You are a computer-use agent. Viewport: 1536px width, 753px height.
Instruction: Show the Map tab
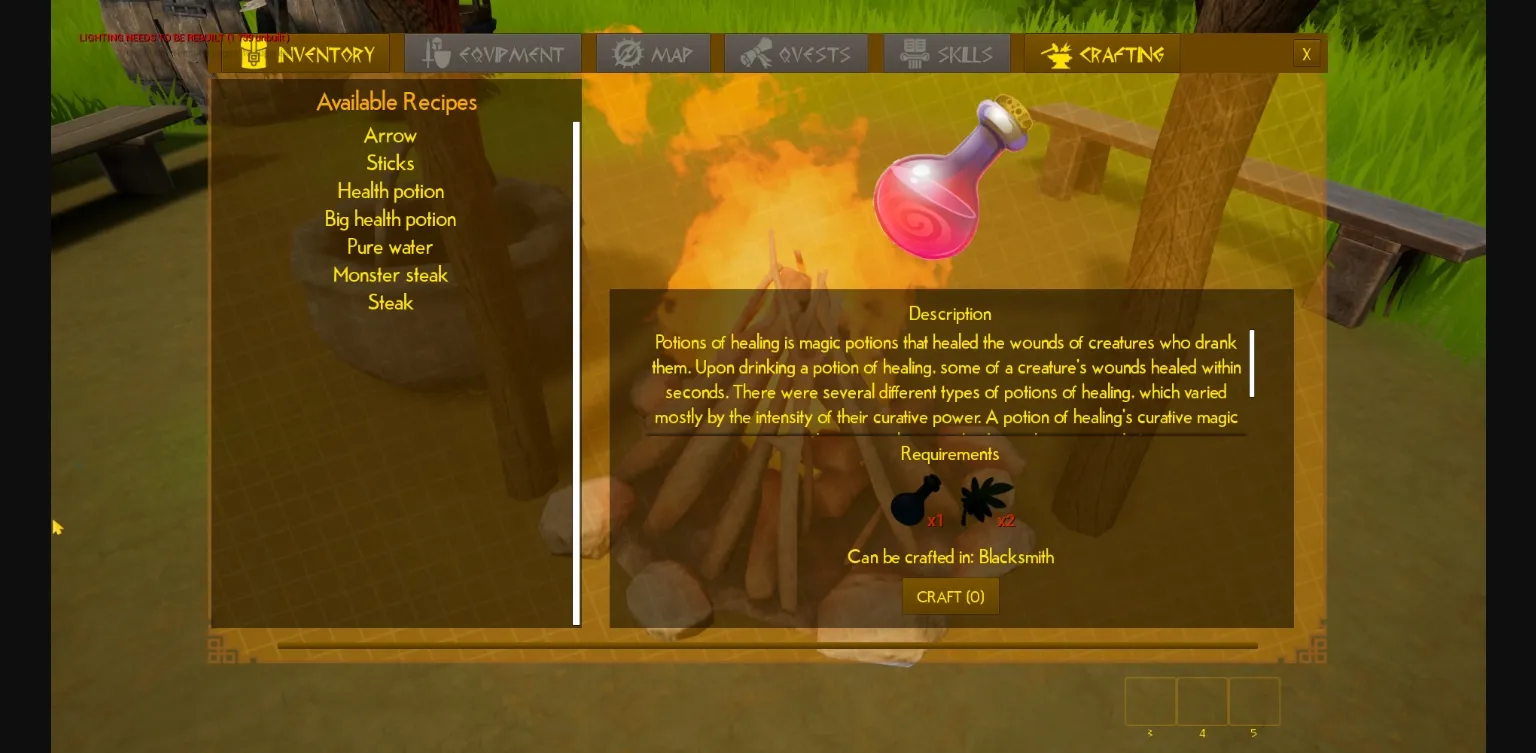pyautogui.click(x=653, y=54)
